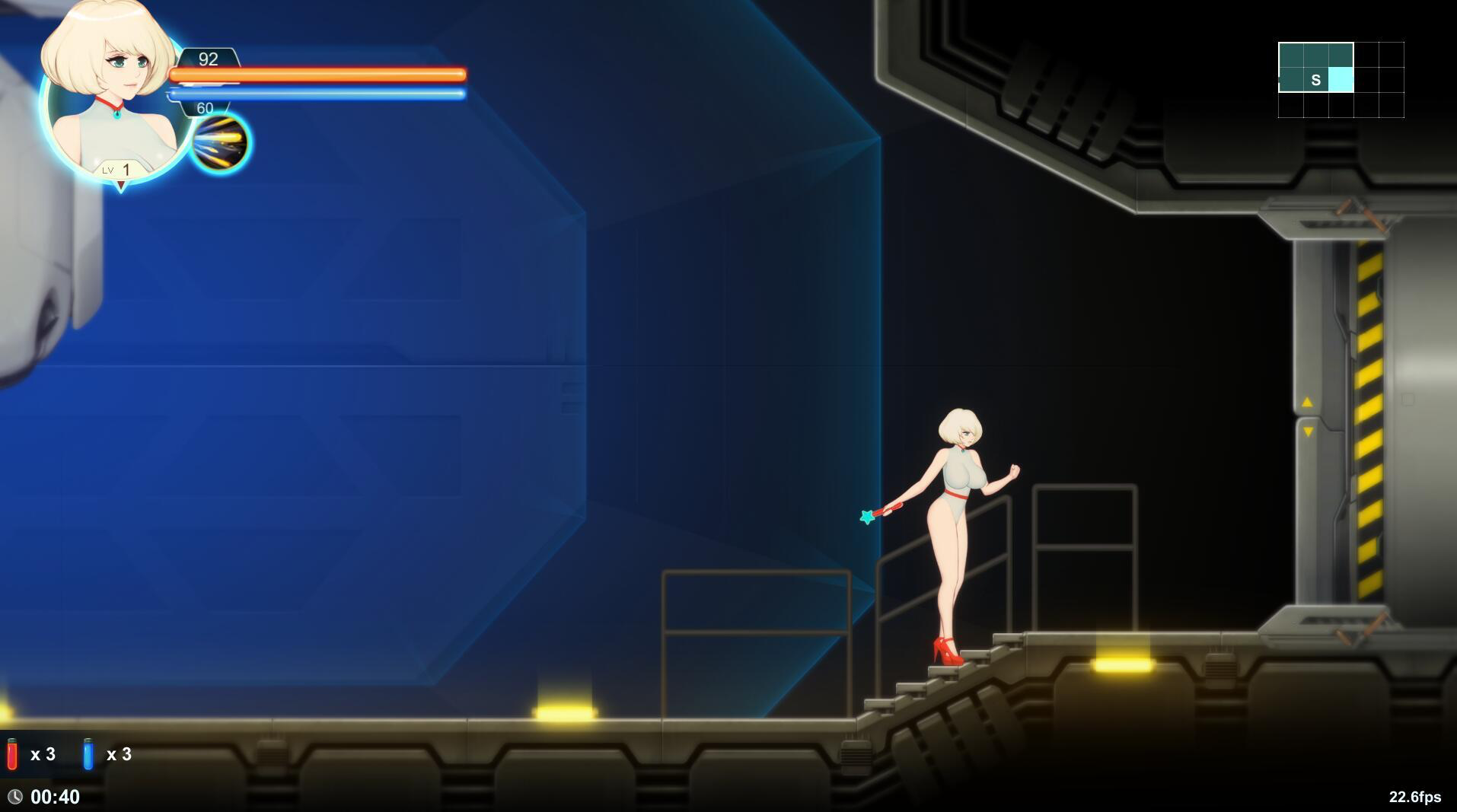Select the S room on the minimap

pos(1315,78)
